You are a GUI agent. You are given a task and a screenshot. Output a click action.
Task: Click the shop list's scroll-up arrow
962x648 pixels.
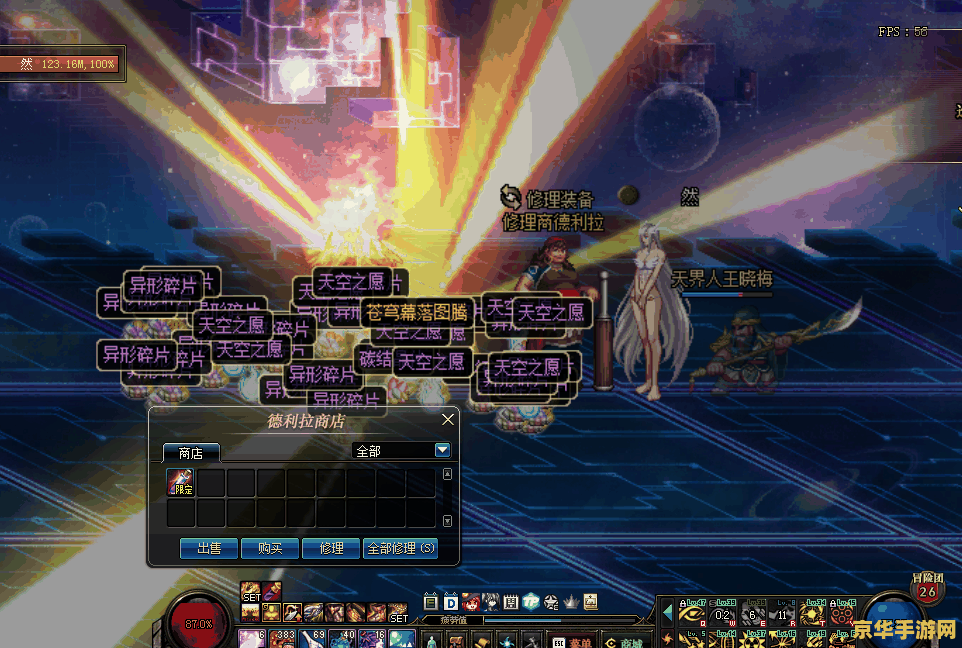click(447, 475)
